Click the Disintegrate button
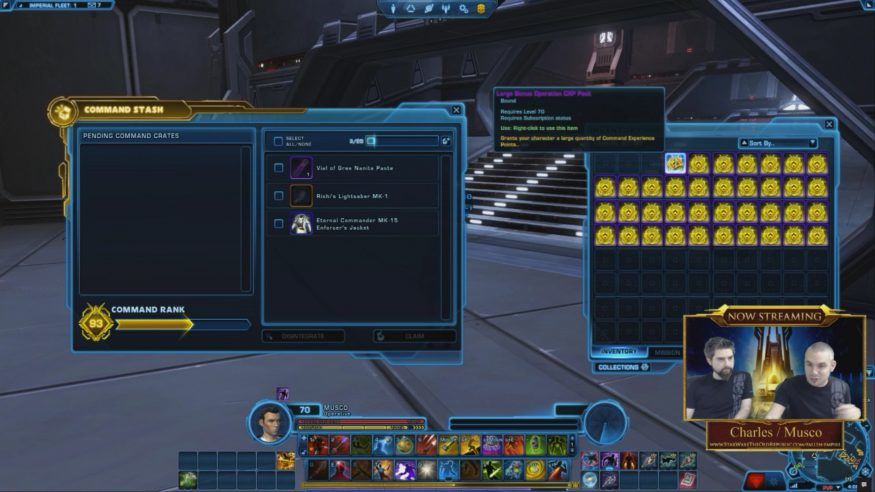 (x=303, y=337)
